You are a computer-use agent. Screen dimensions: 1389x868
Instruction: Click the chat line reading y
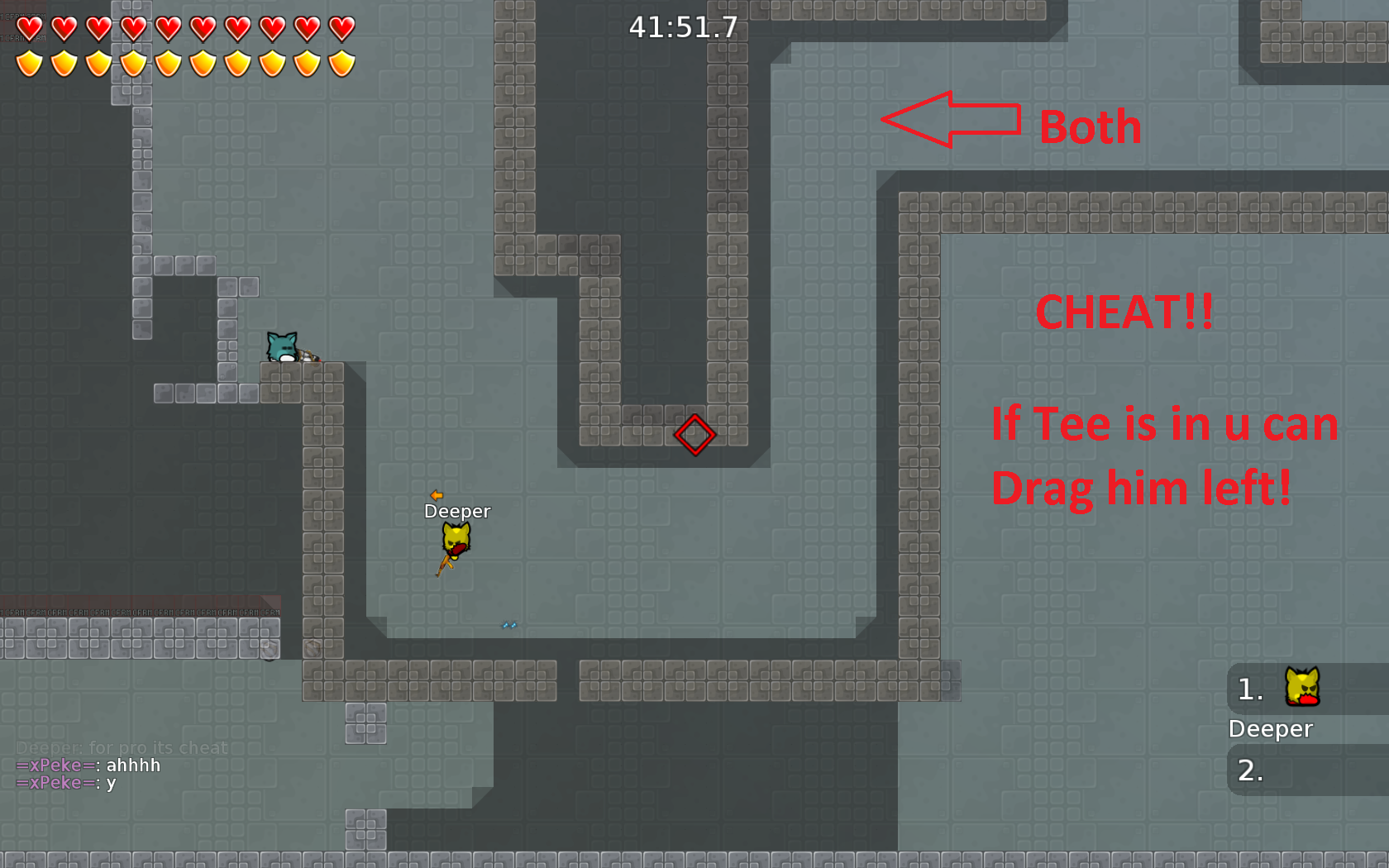(x=109, y=783)
